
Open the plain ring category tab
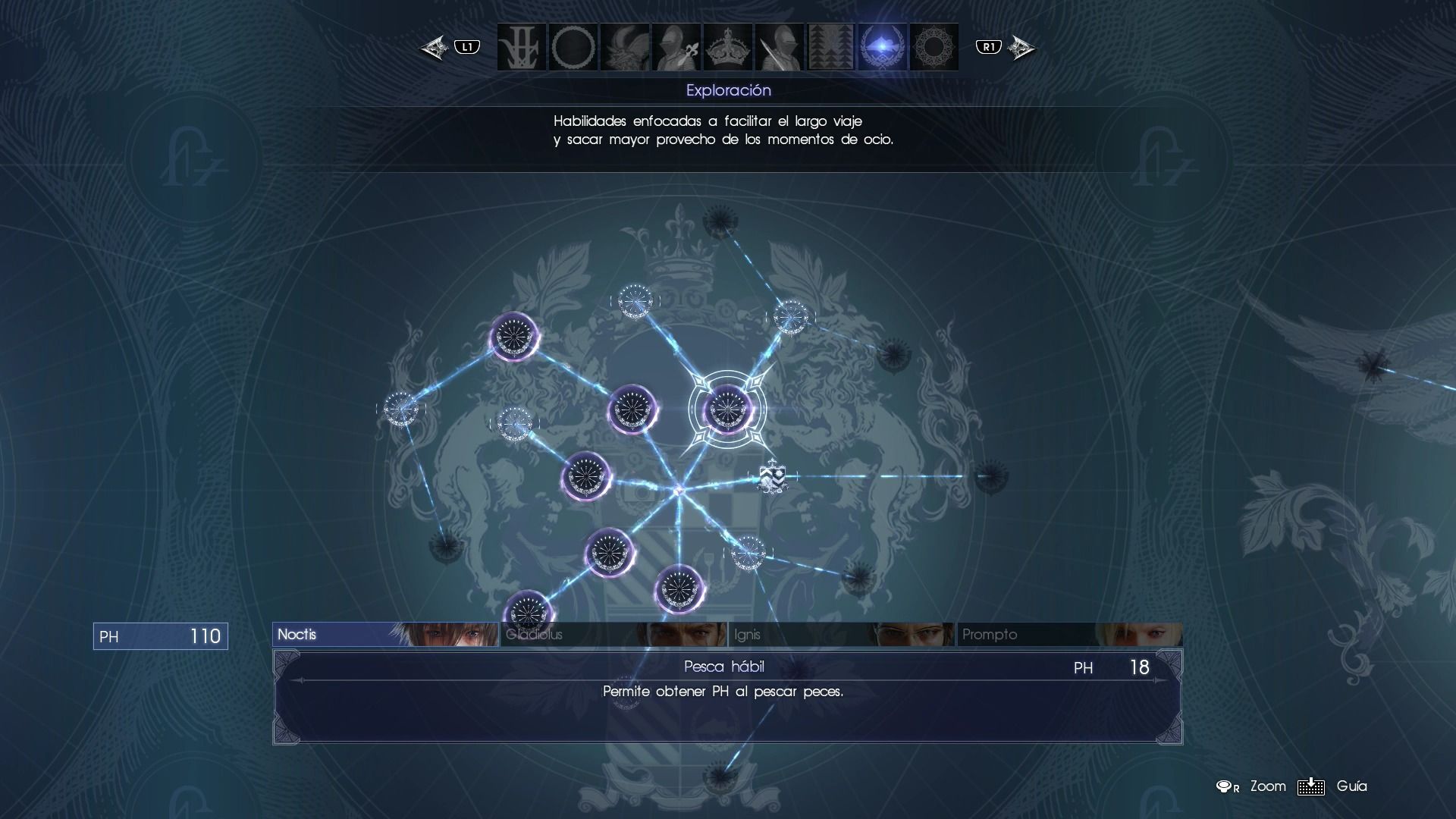pos(573,47)
